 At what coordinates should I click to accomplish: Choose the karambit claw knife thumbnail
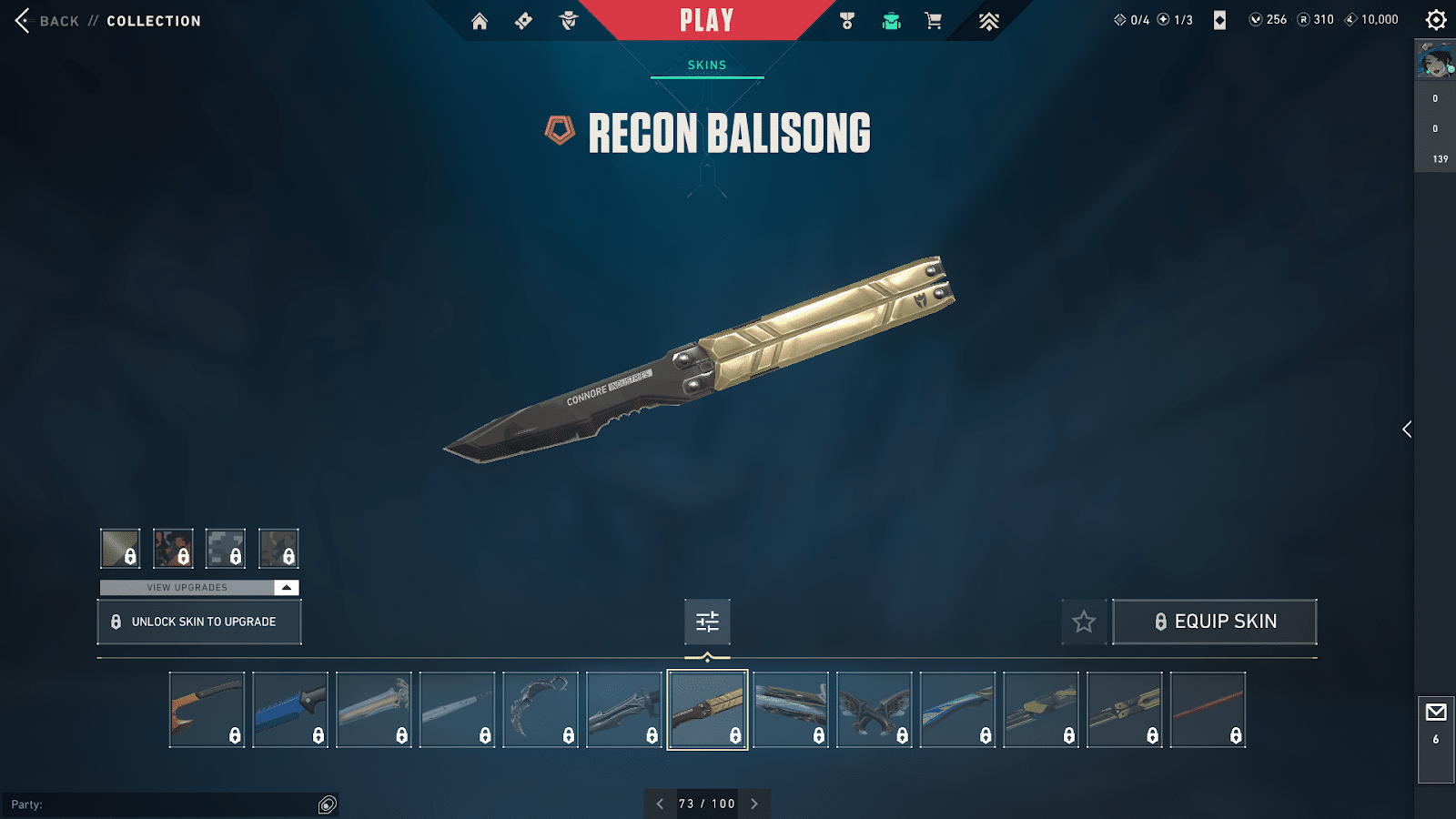pos(541,710)
